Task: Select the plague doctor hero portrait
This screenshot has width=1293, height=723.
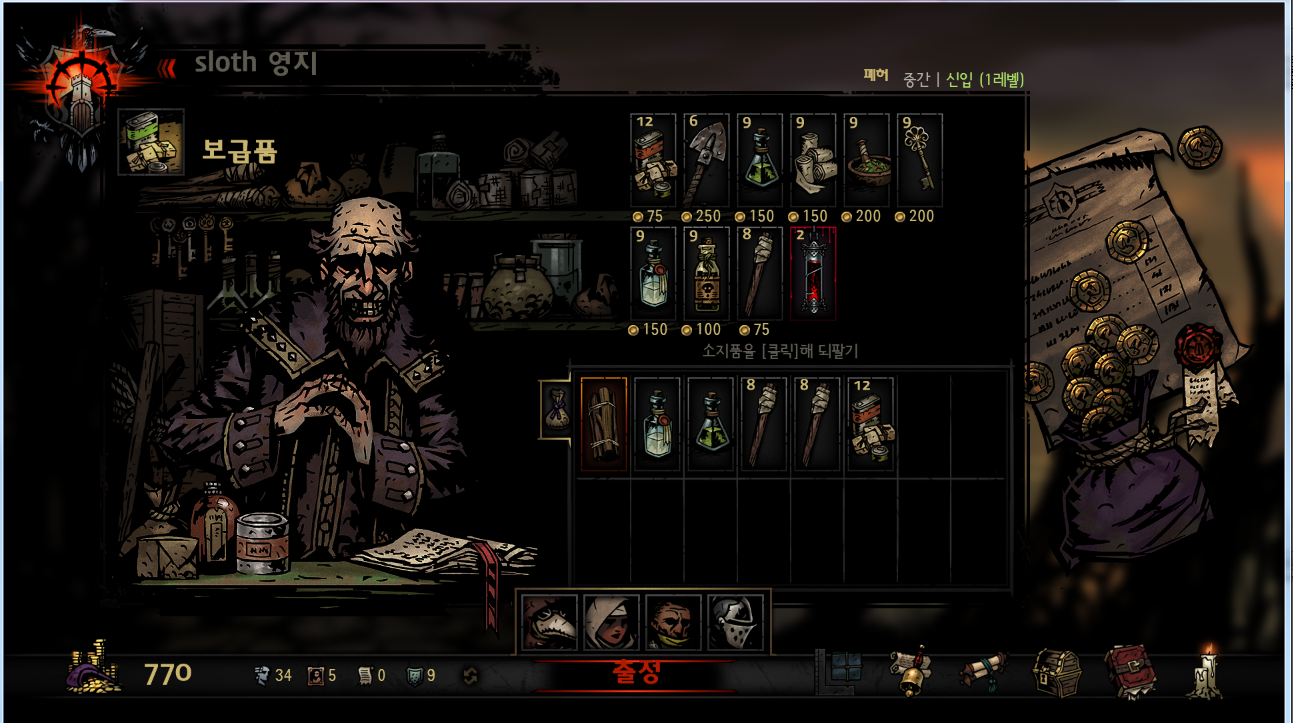Action: point(550,622)
